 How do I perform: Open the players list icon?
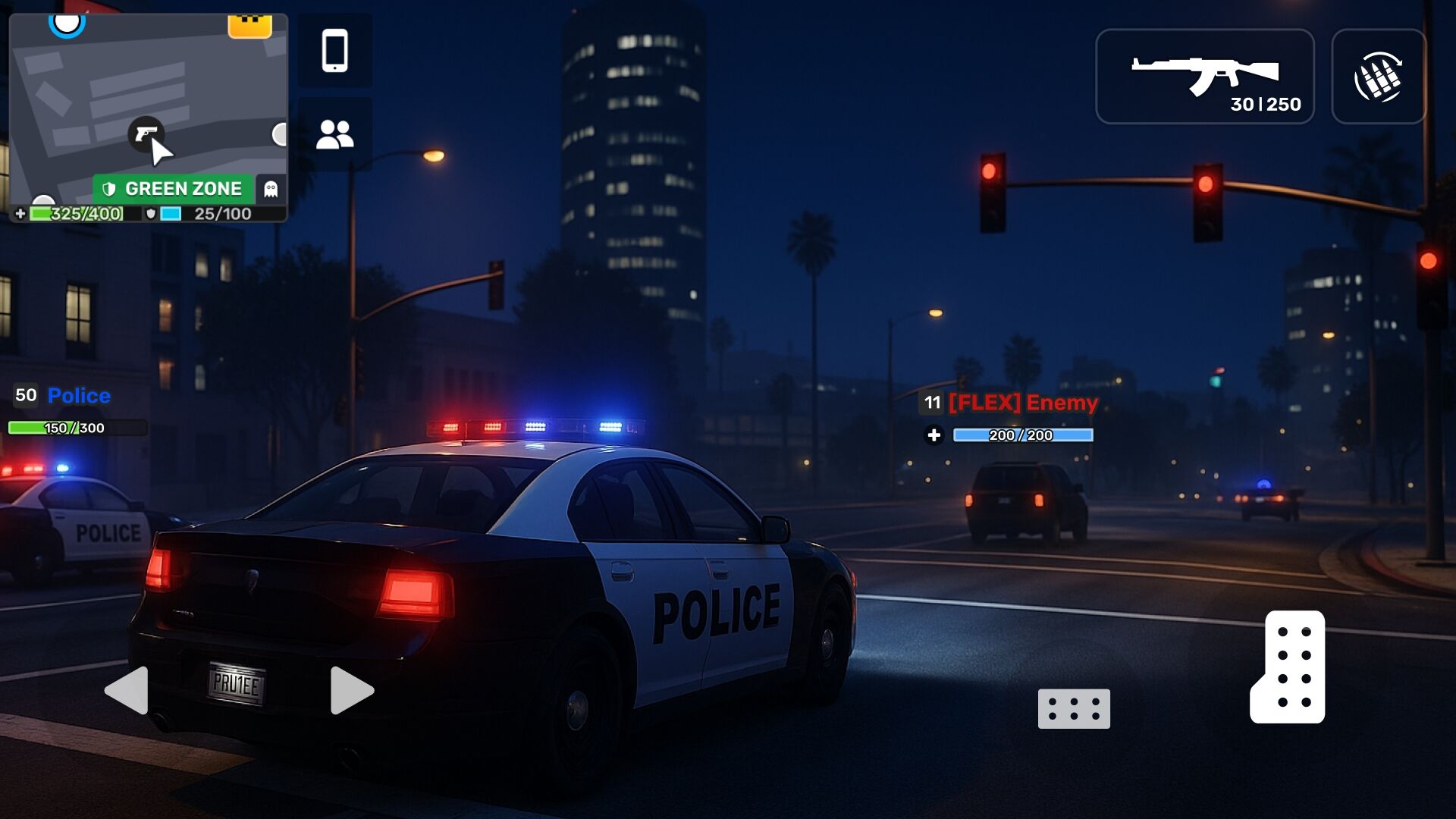click(x=334, y=133)
